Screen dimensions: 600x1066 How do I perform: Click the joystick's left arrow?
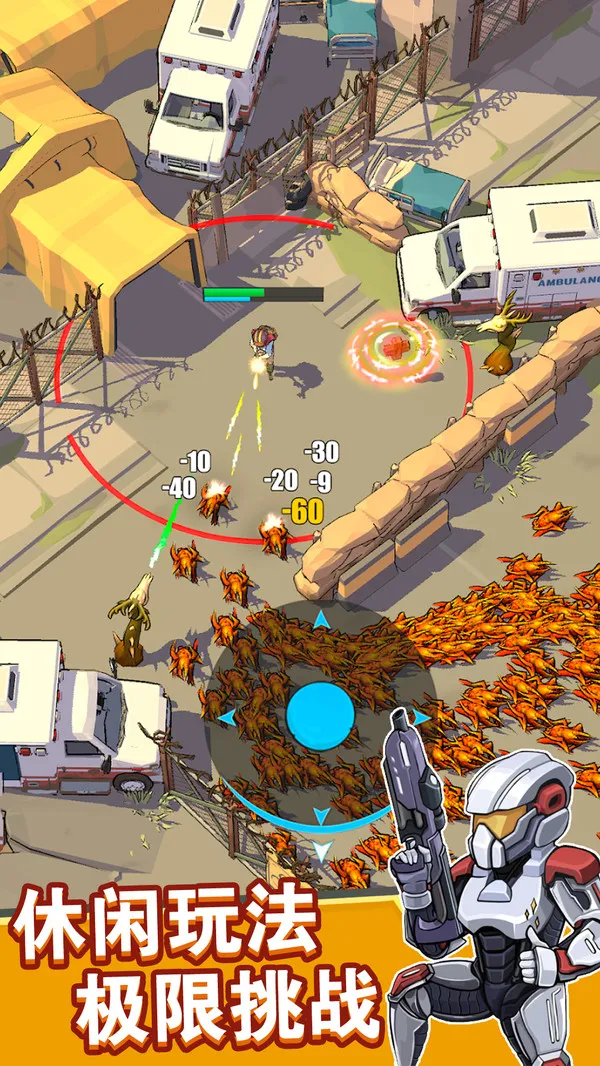[225, 717]
